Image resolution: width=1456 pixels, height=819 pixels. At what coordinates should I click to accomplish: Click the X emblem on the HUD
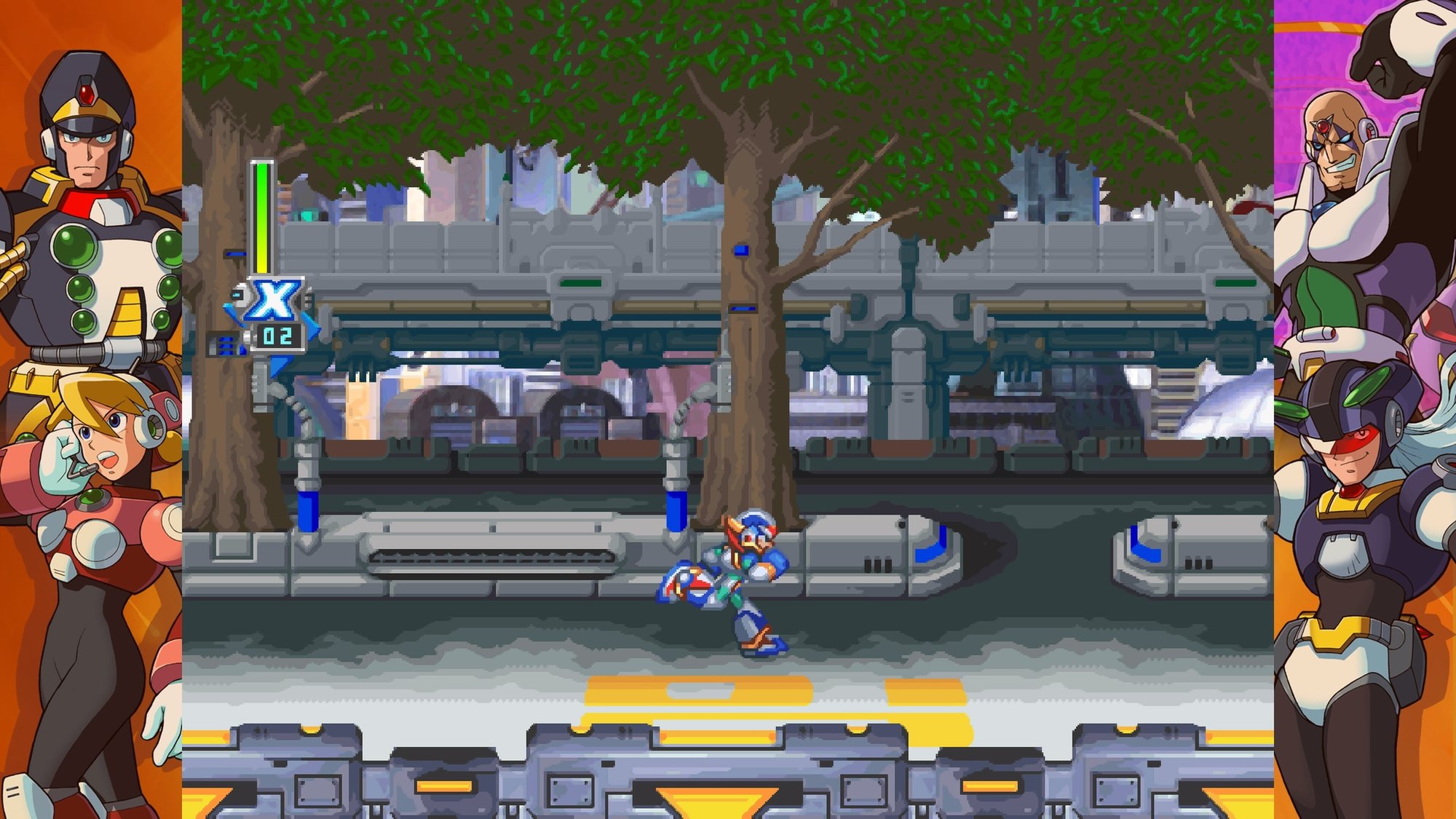[x=277, y=300]
